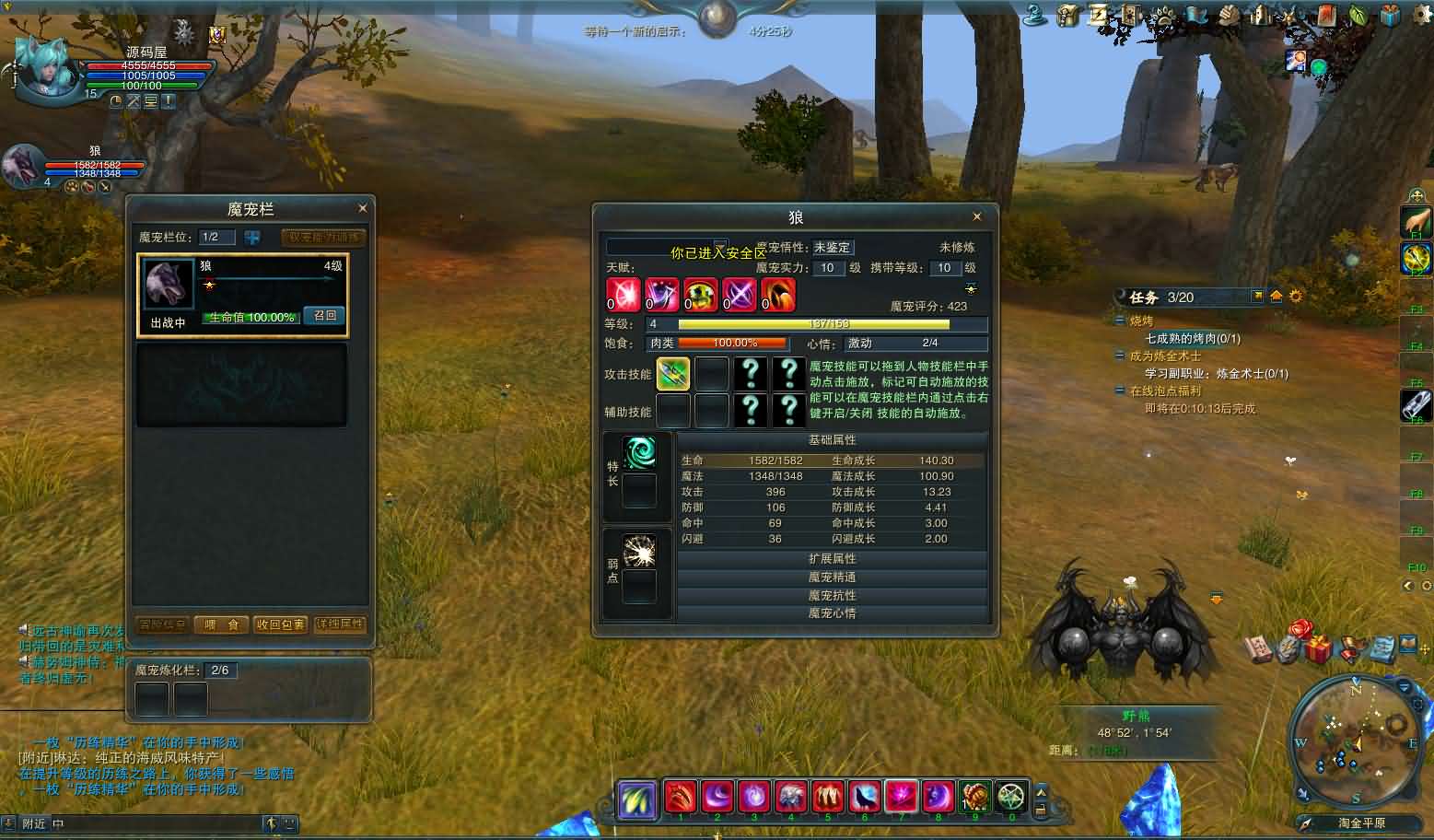
Task: Feed the pet using the 喂食 button
Action: pyautogui.click(x=221, y=624)
